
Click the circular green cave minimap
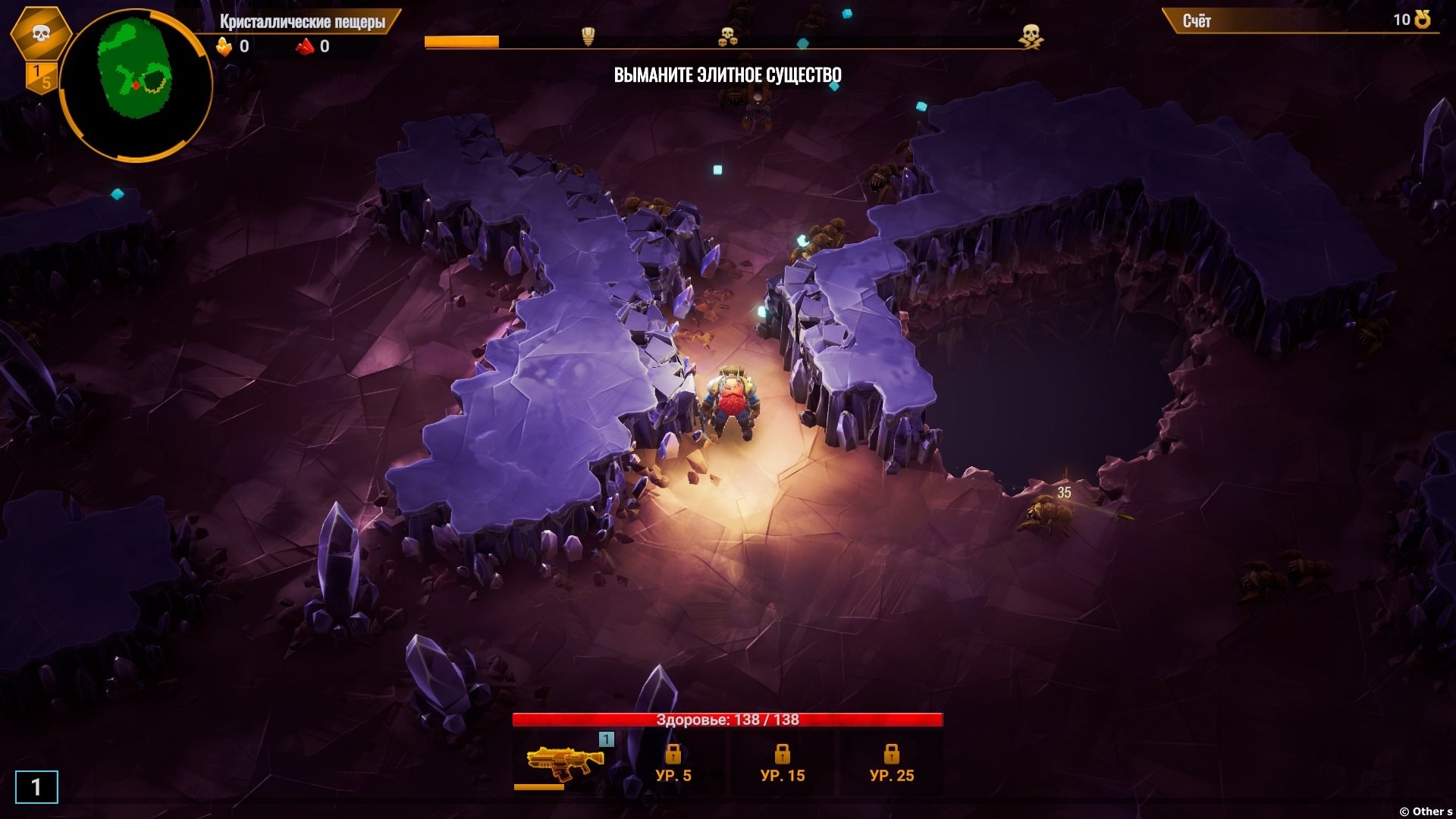click(136, 84)
